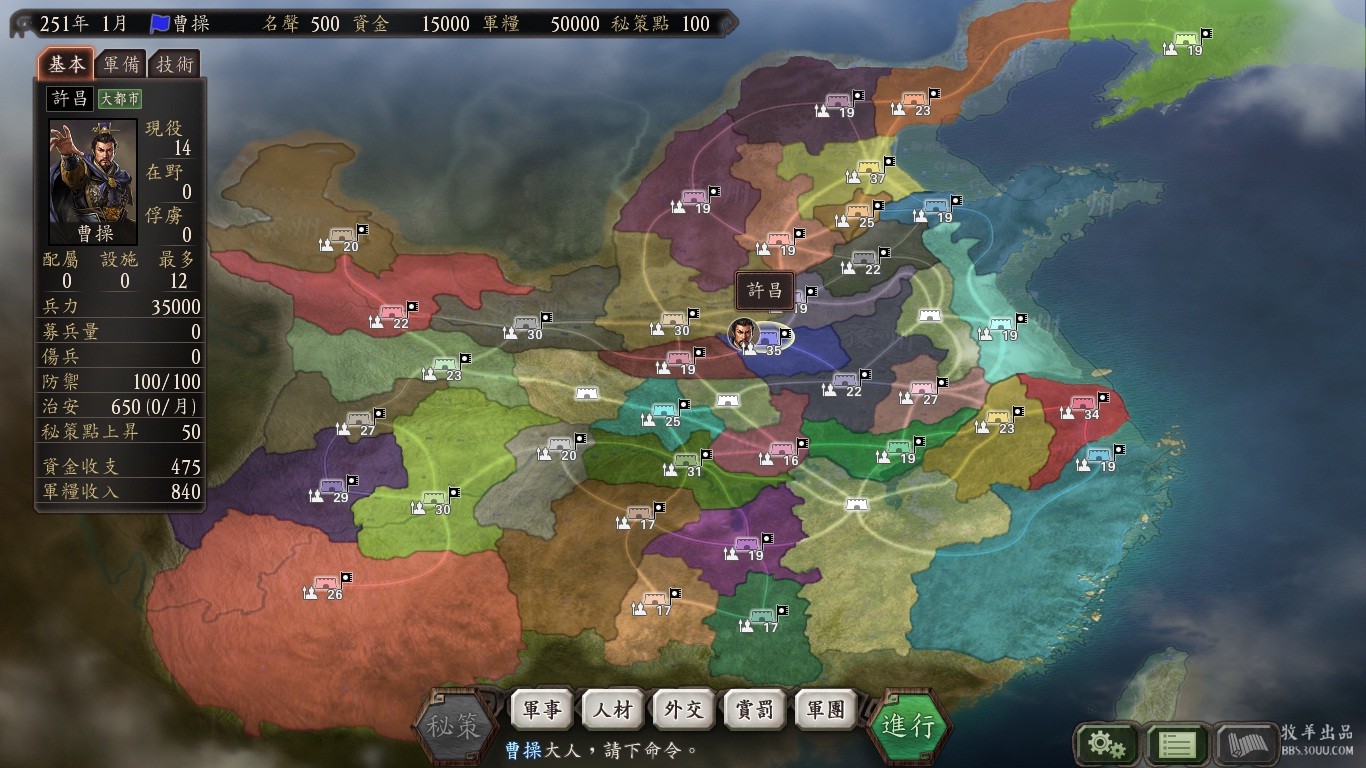Open the 軍備 tab
Viewport: 1366px width, 768px height.
(122, 64)
